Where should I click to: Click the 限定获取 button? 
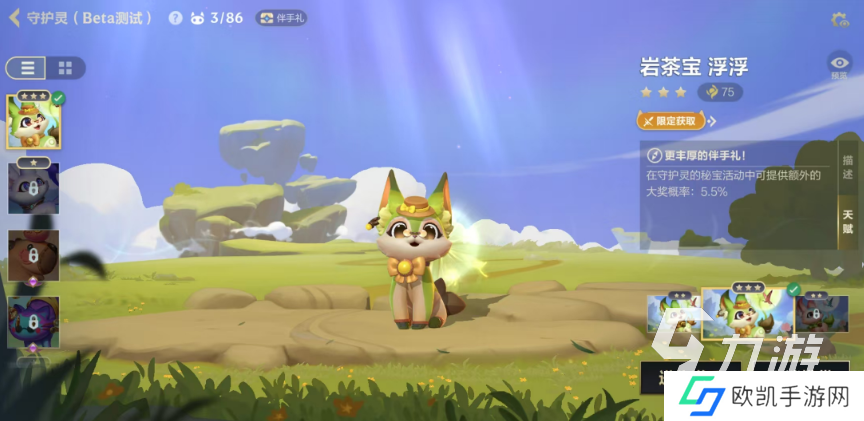(x=671, y=121)
